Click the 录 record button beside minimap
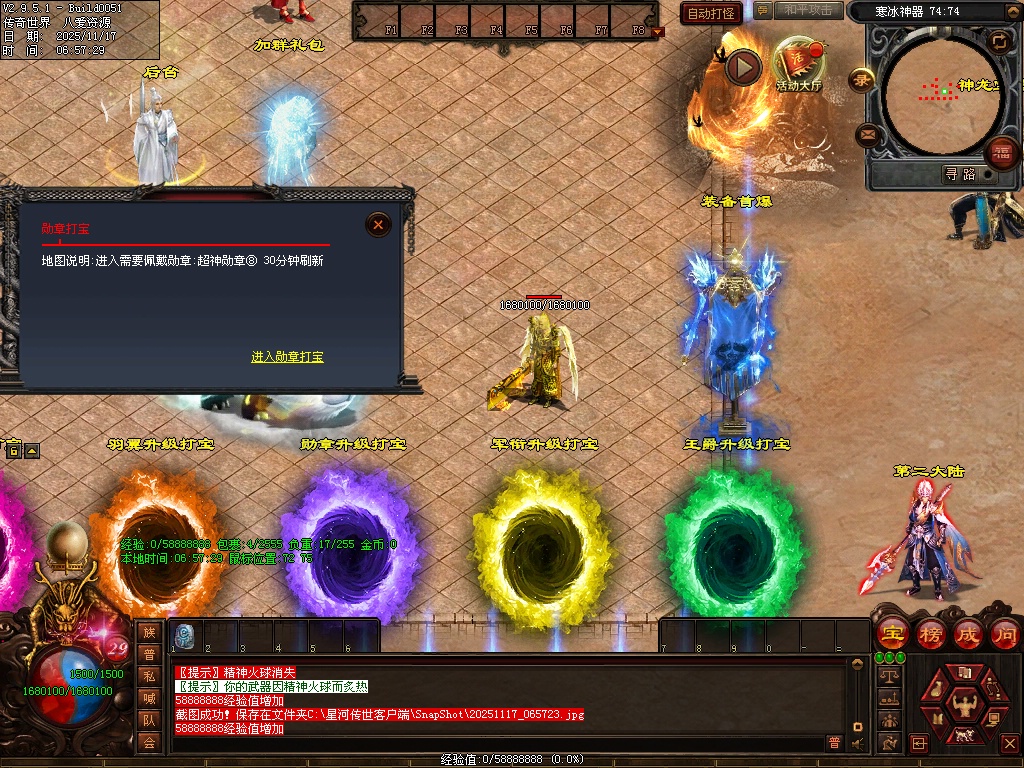The image size is (1024, 768). (861, 79)
